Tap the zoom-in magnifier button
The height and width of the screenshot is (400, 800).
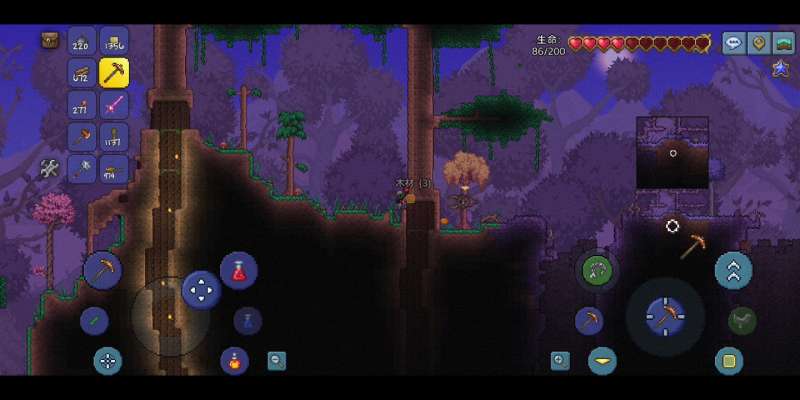[x=560, y=361]
